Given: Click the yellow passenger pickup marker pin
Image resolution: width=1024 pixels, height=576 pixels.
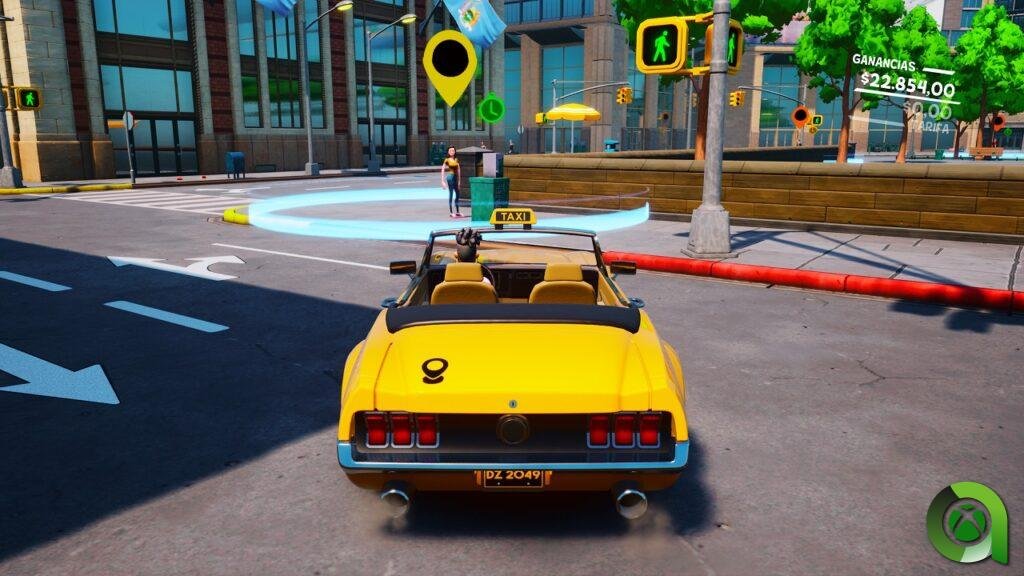Looking at the screenshot, I should coord(450,62).
